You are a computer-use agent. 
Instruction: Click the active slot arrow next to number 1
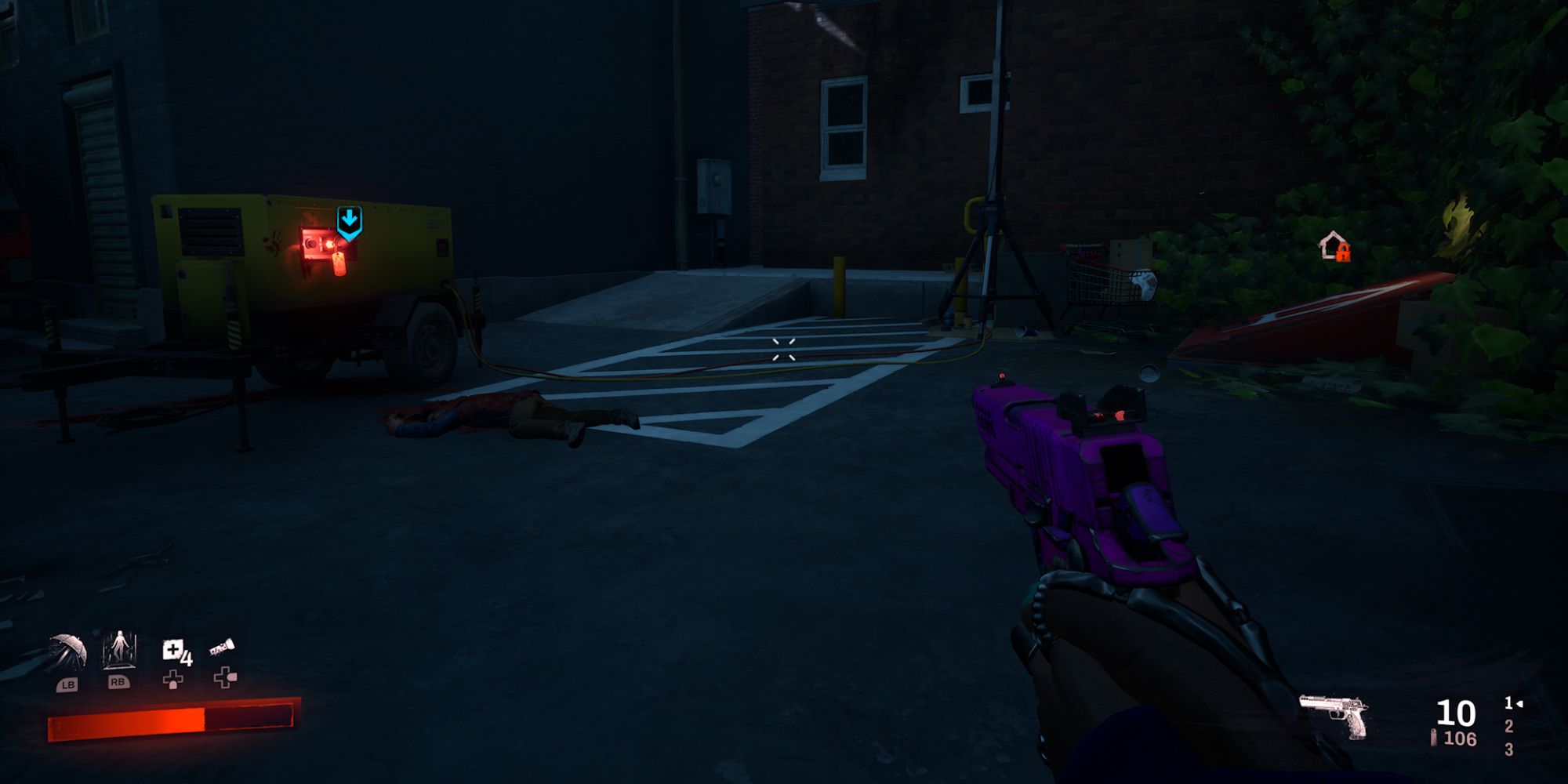pyautogui.click(x=1521, y=704)
